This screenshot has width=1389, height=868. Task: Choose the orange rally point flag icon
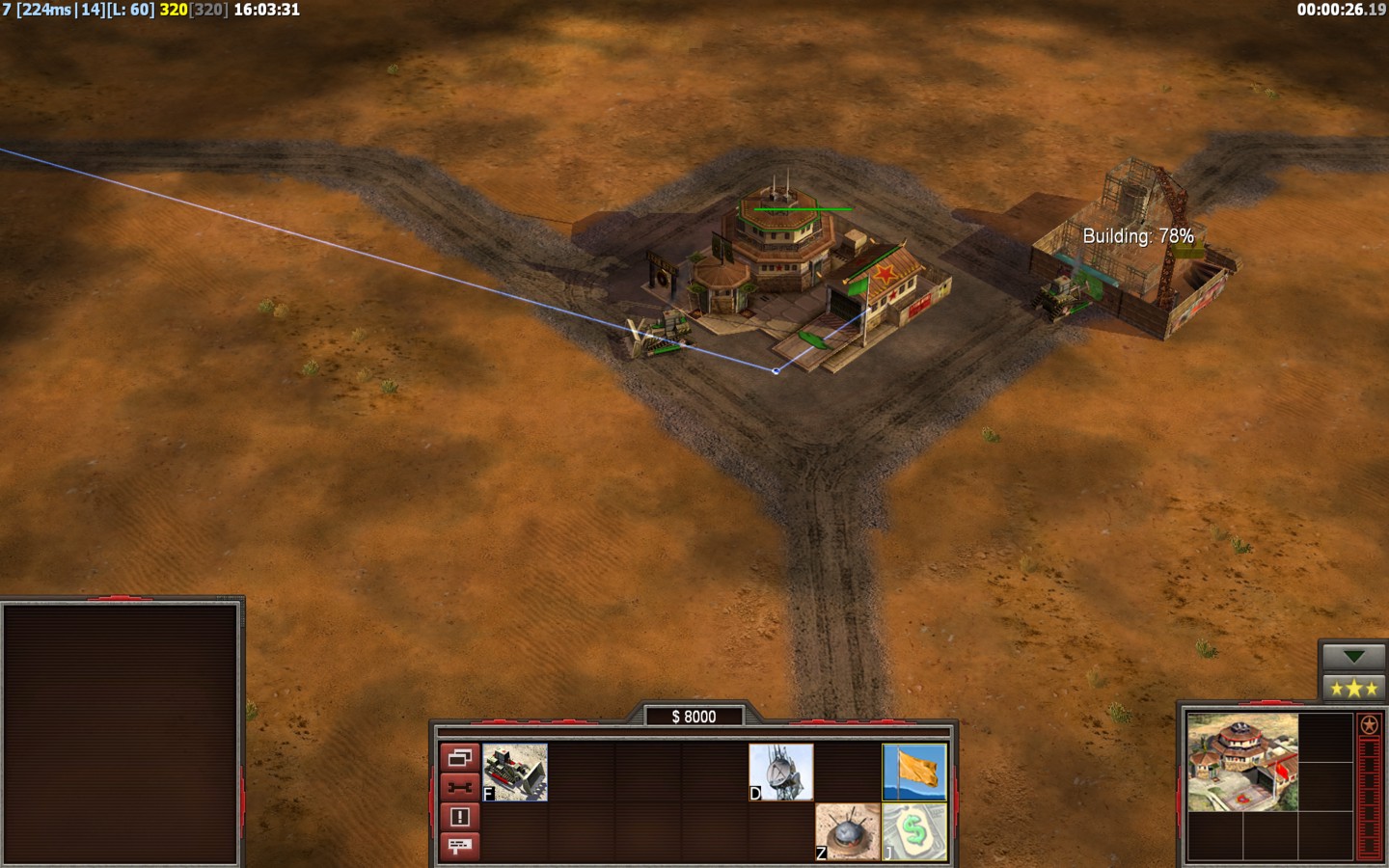(914, 772)
